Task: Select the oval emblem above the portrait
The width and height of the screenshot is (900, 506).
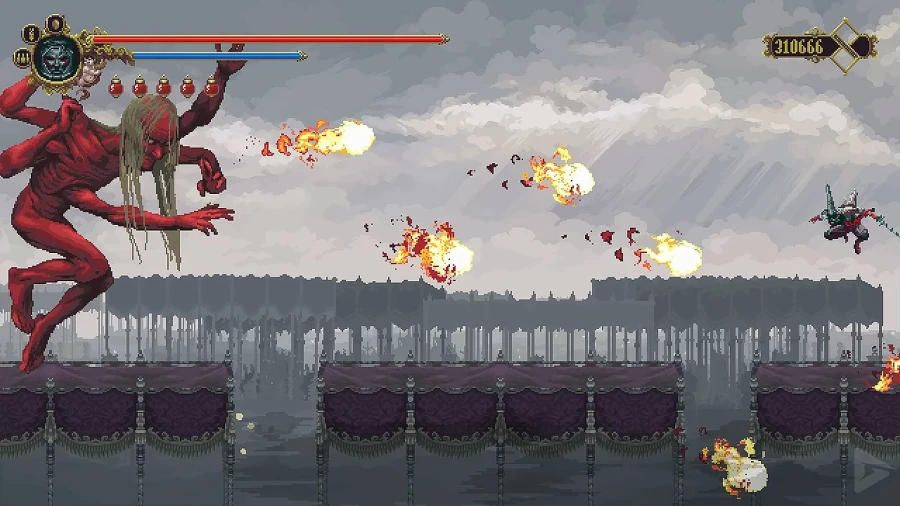Action: pos(53,23)
